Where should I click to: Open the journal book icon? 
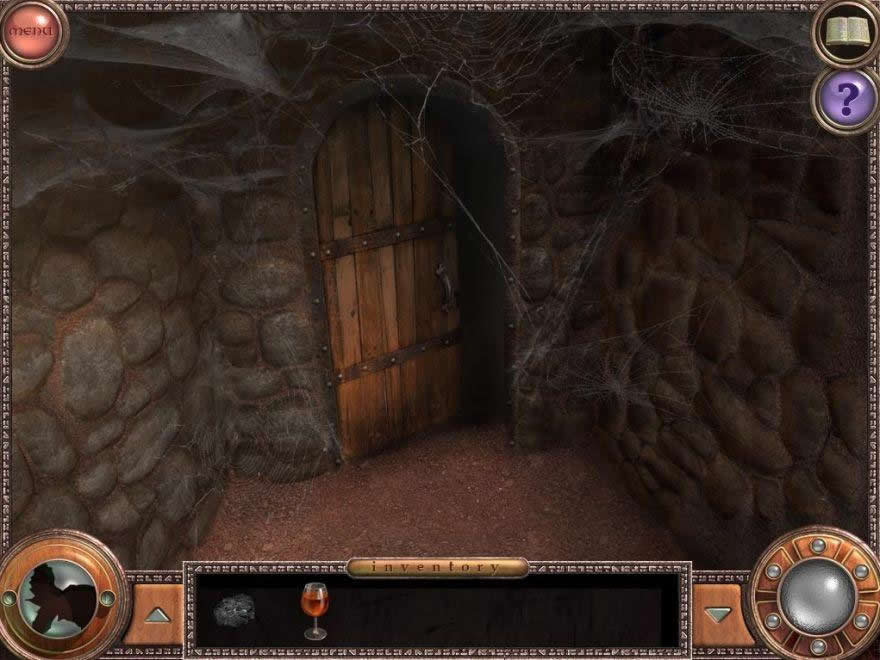845,31
